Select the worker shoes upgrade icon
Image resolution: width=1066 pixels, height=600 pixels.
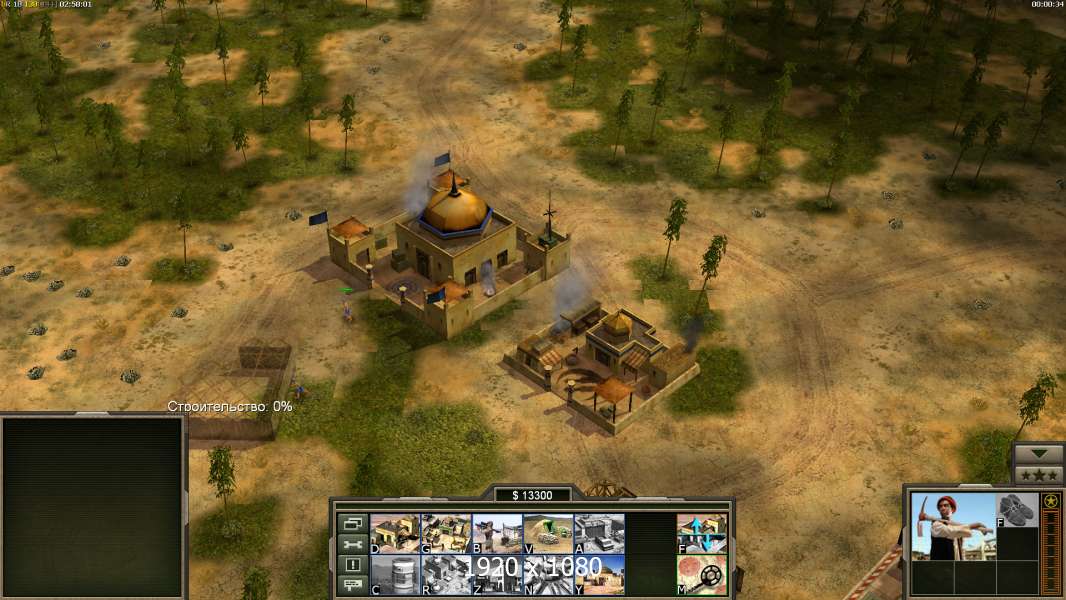click(1018, 509)
